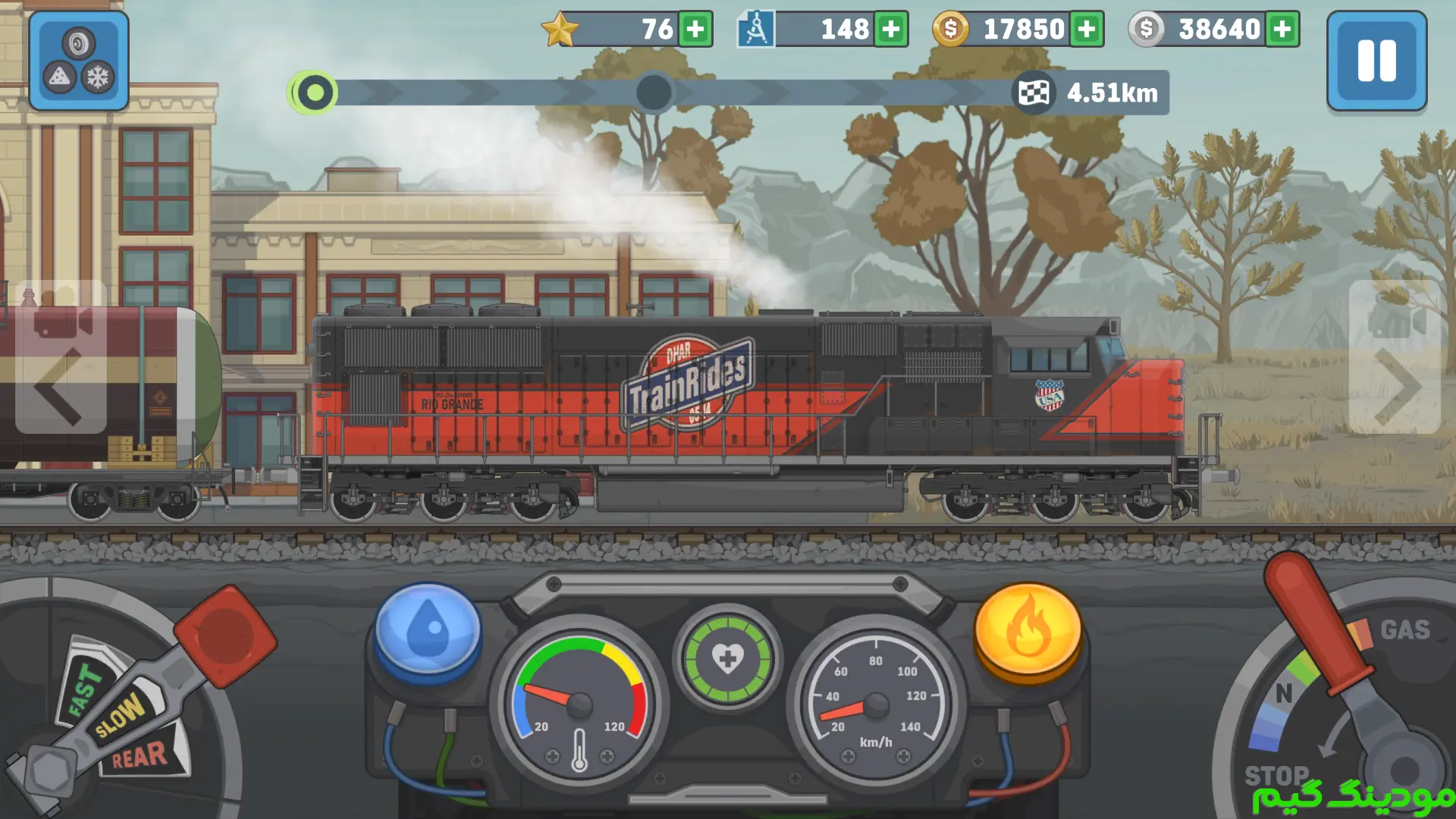This screenshot has height=819, width=1456.
Task: Buy more gold coins via the plus button
Action: tap(1087, 30)
